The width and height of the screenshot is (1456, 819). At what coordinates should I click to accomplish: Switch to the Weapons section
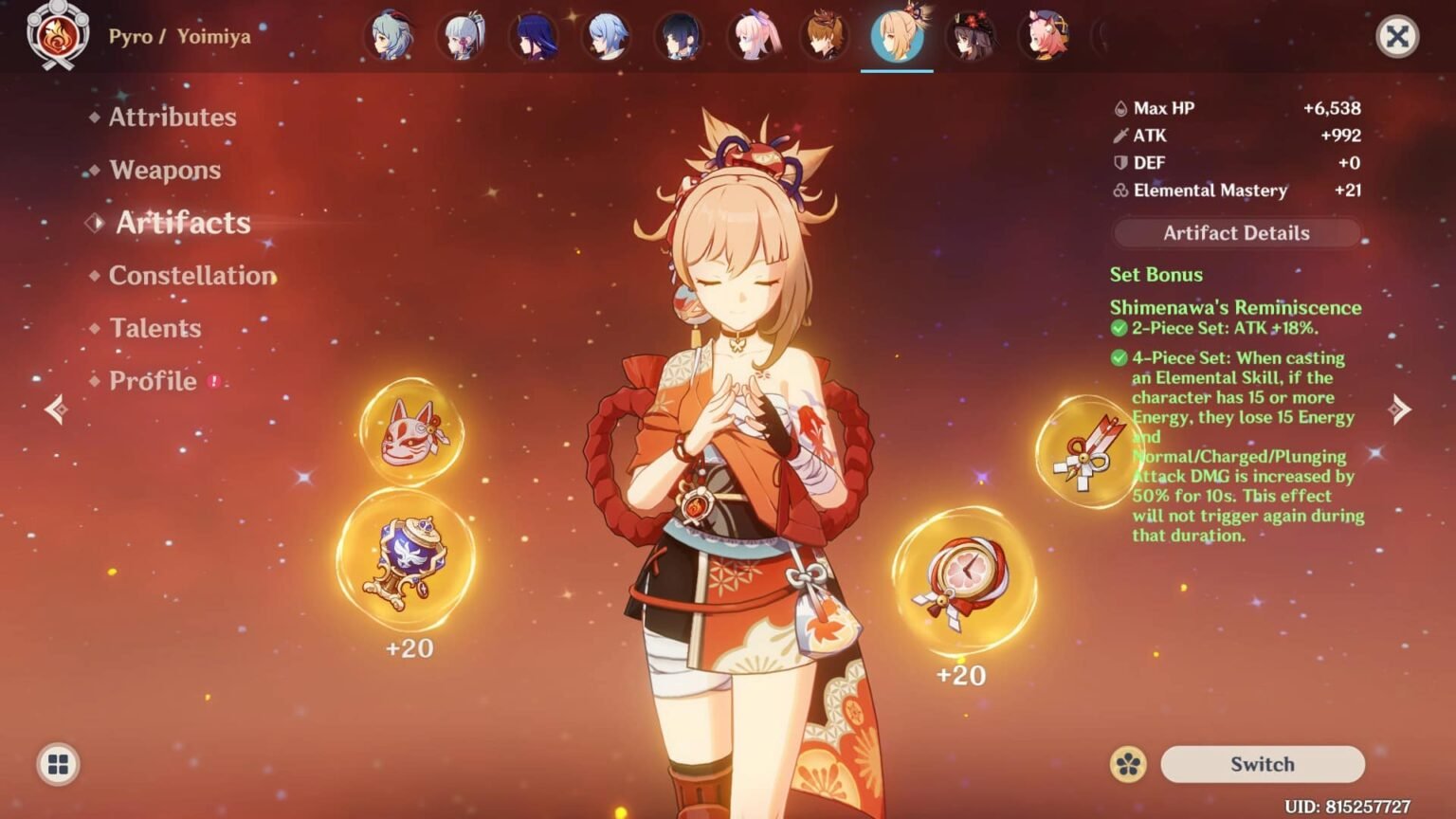[x=165, y=170]
